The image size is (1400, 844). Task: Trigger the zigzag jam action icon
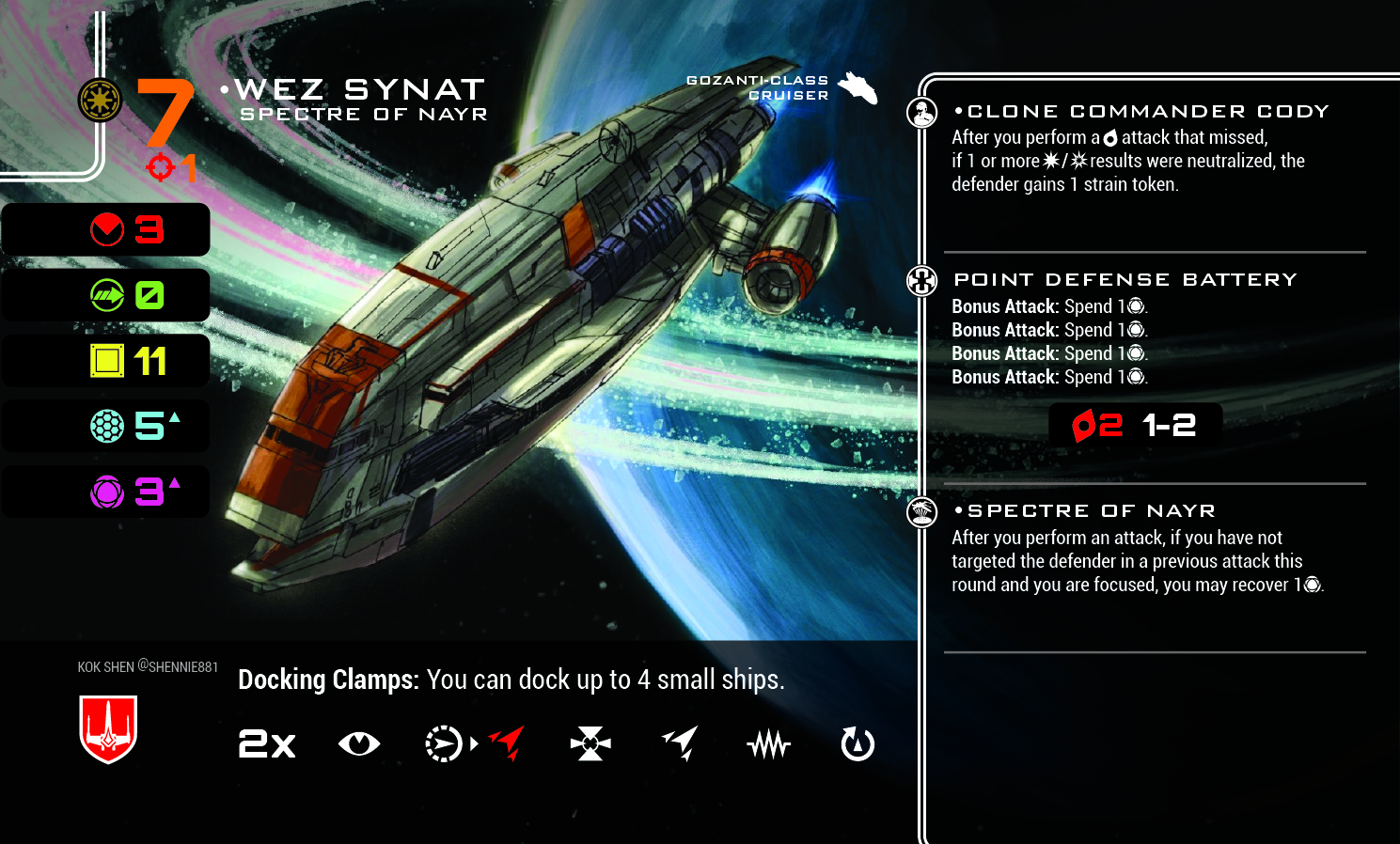[768, 745]
